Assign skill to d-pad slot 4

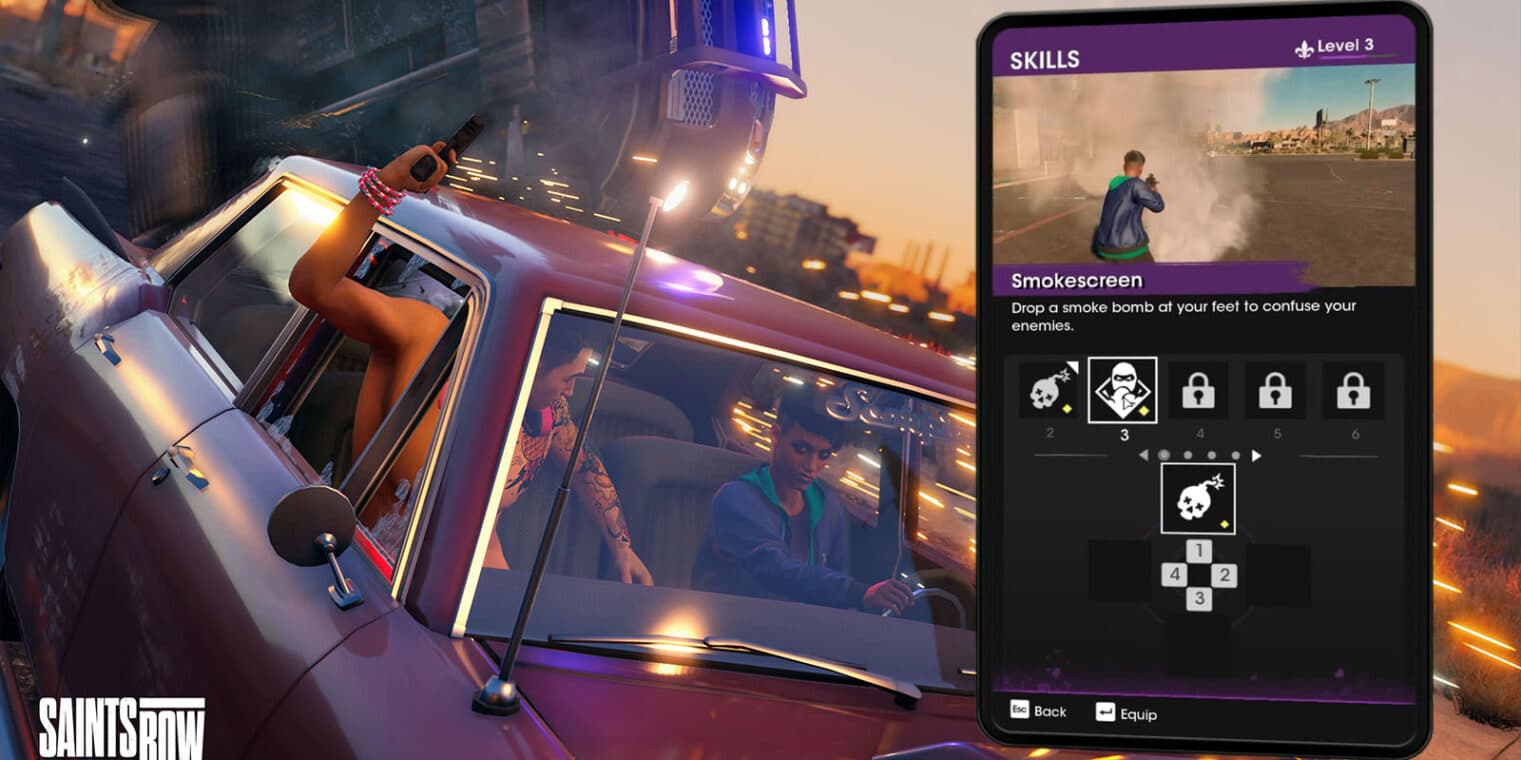pyautogui.click(x=1174, y=575)
